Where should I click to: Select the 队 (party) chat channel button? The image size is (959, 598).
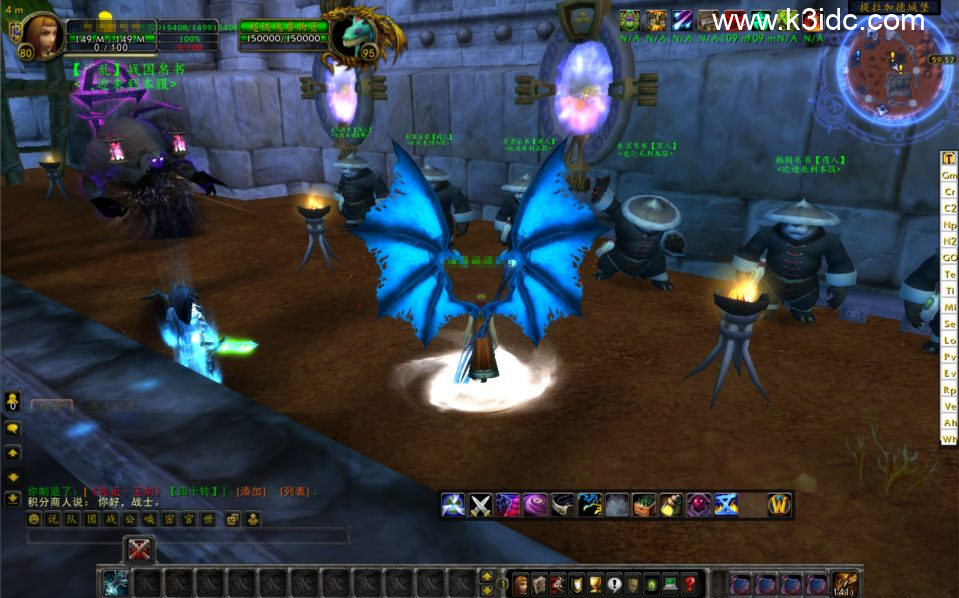[71, 519]
